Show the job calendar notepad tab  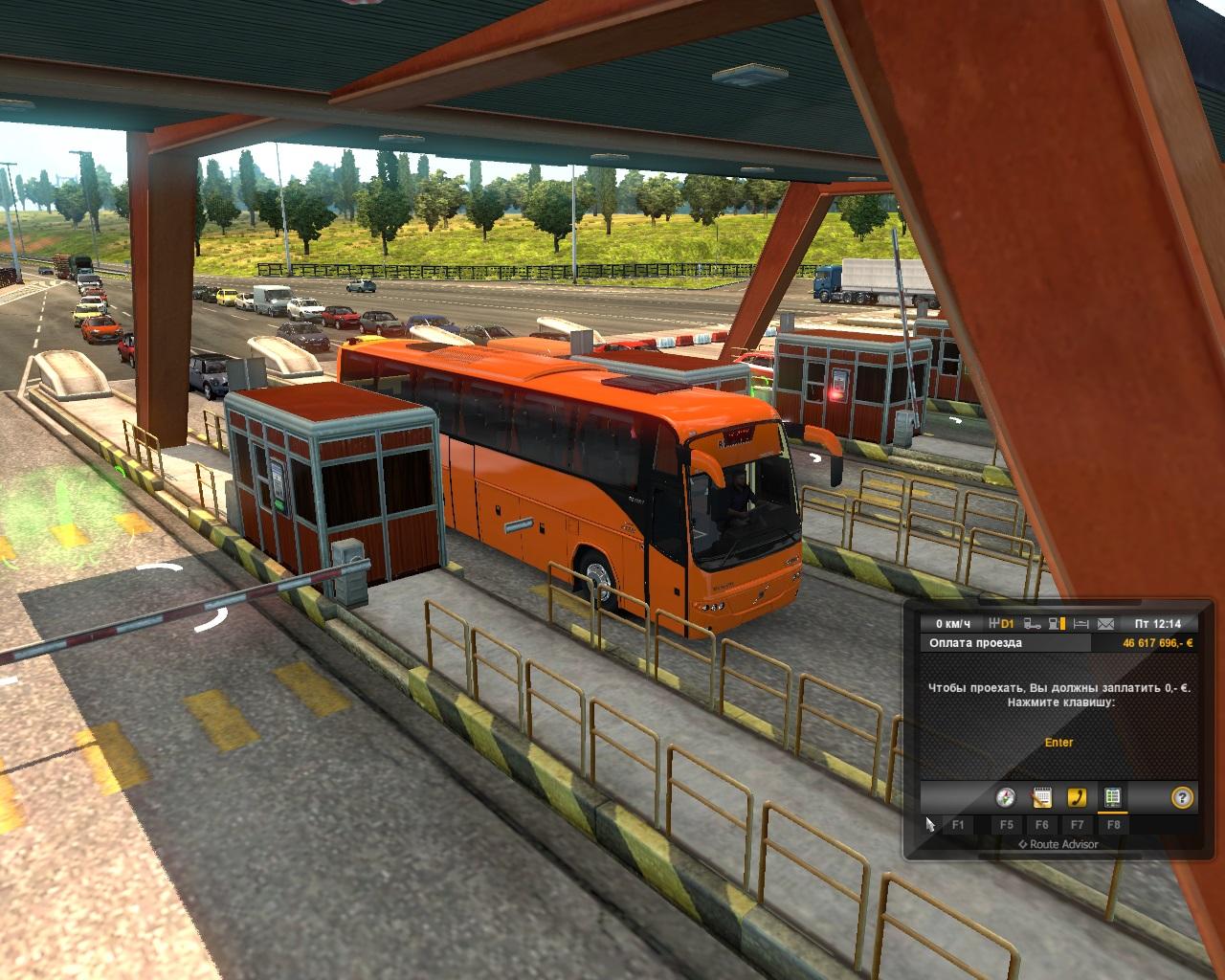(x=1041, y=797)
